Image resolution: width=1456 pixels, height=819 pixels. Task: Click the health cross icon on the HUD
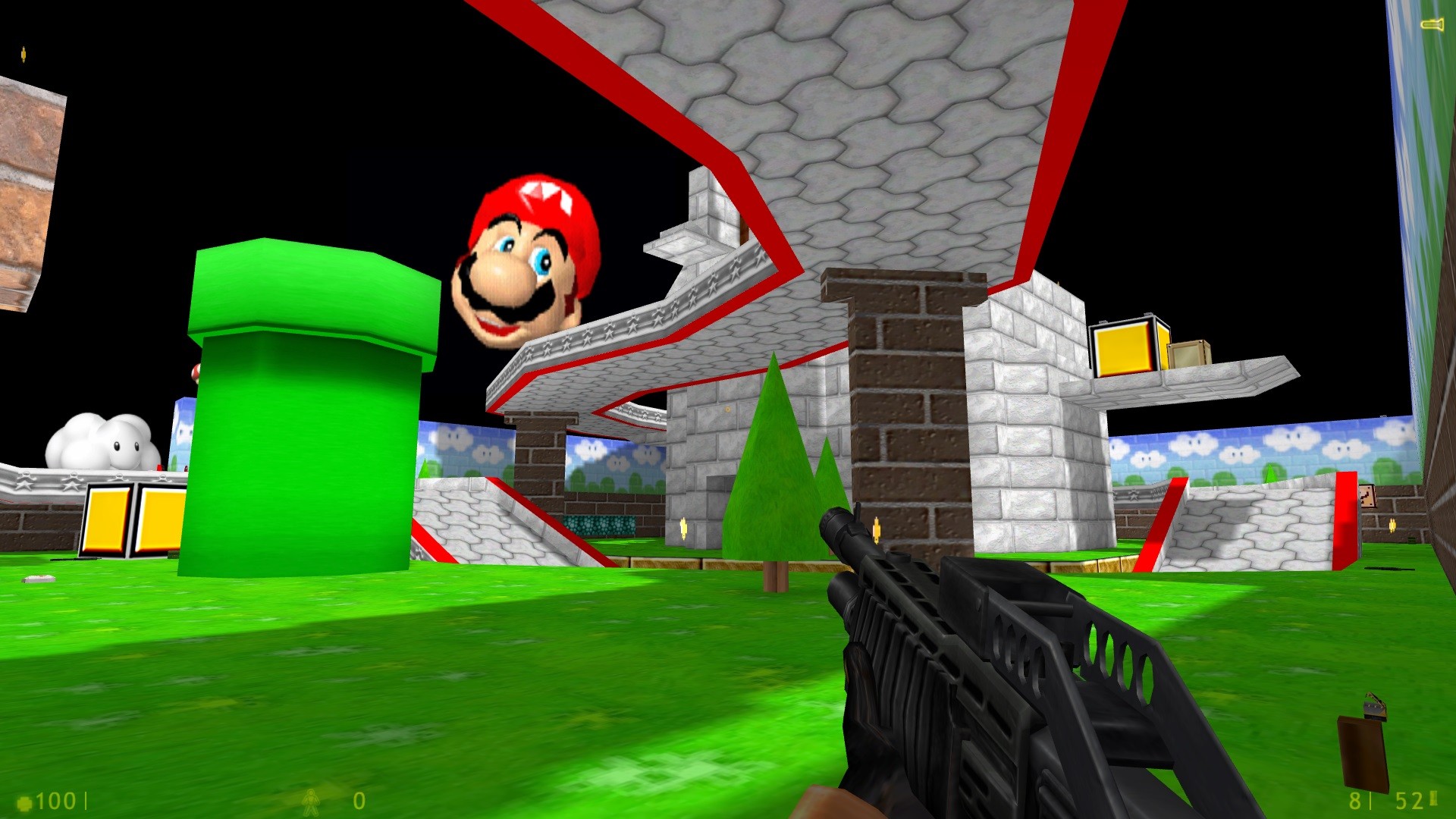(25, 801)
